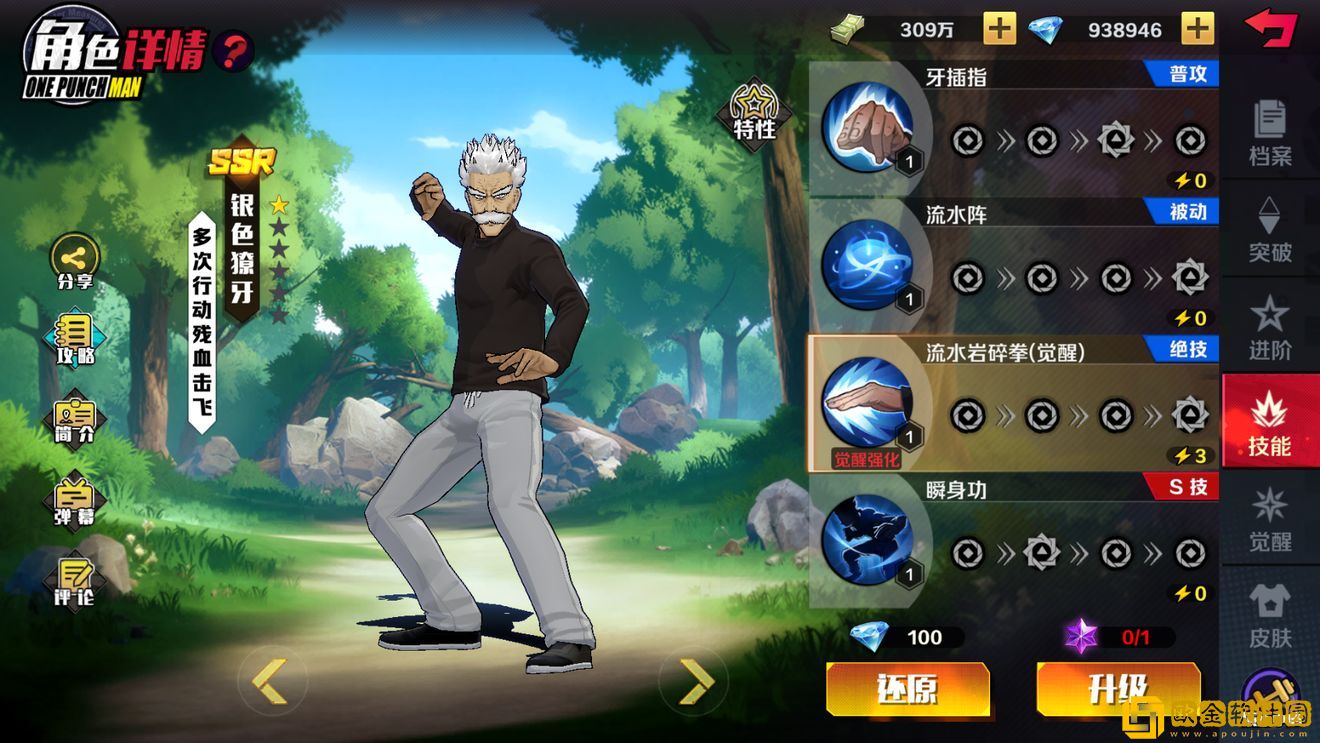This screenshot has width=1320, height=743.
Task: Click the 还原 reset button
Action: (x=907, y=689)
